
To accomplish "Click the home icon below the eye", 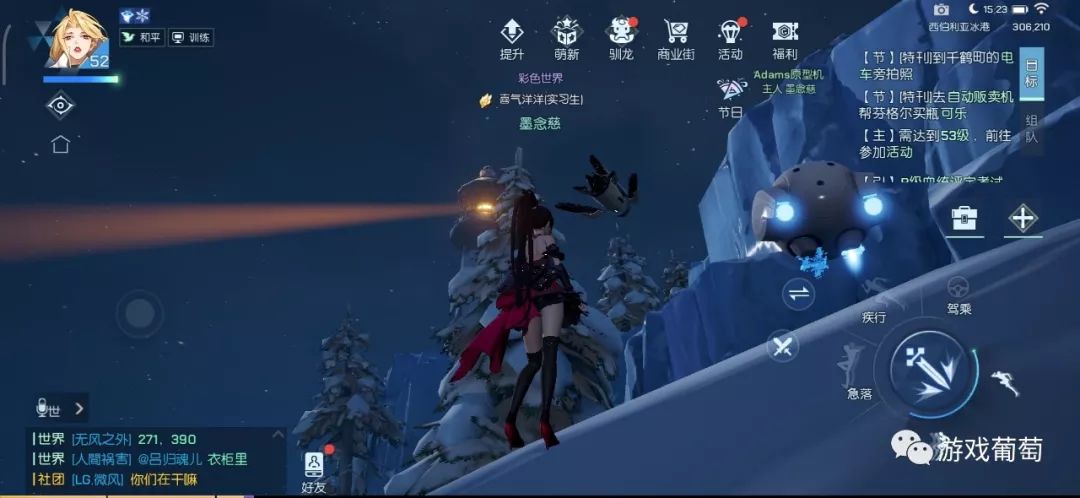I will tap(60, 144).
